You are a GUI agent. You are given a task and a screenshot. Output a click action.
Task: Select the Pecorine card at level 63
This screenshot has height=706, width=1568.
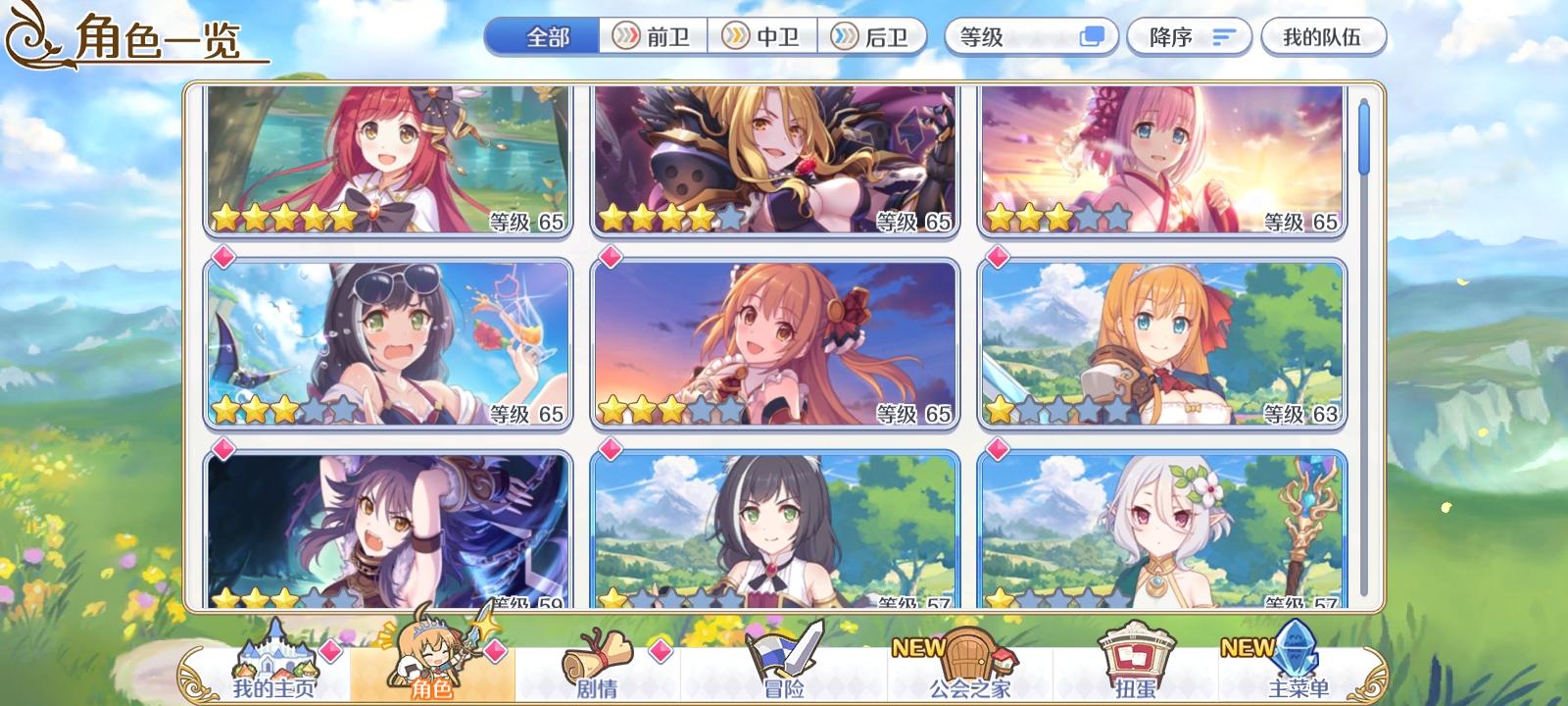click(x=1161, y=343)
